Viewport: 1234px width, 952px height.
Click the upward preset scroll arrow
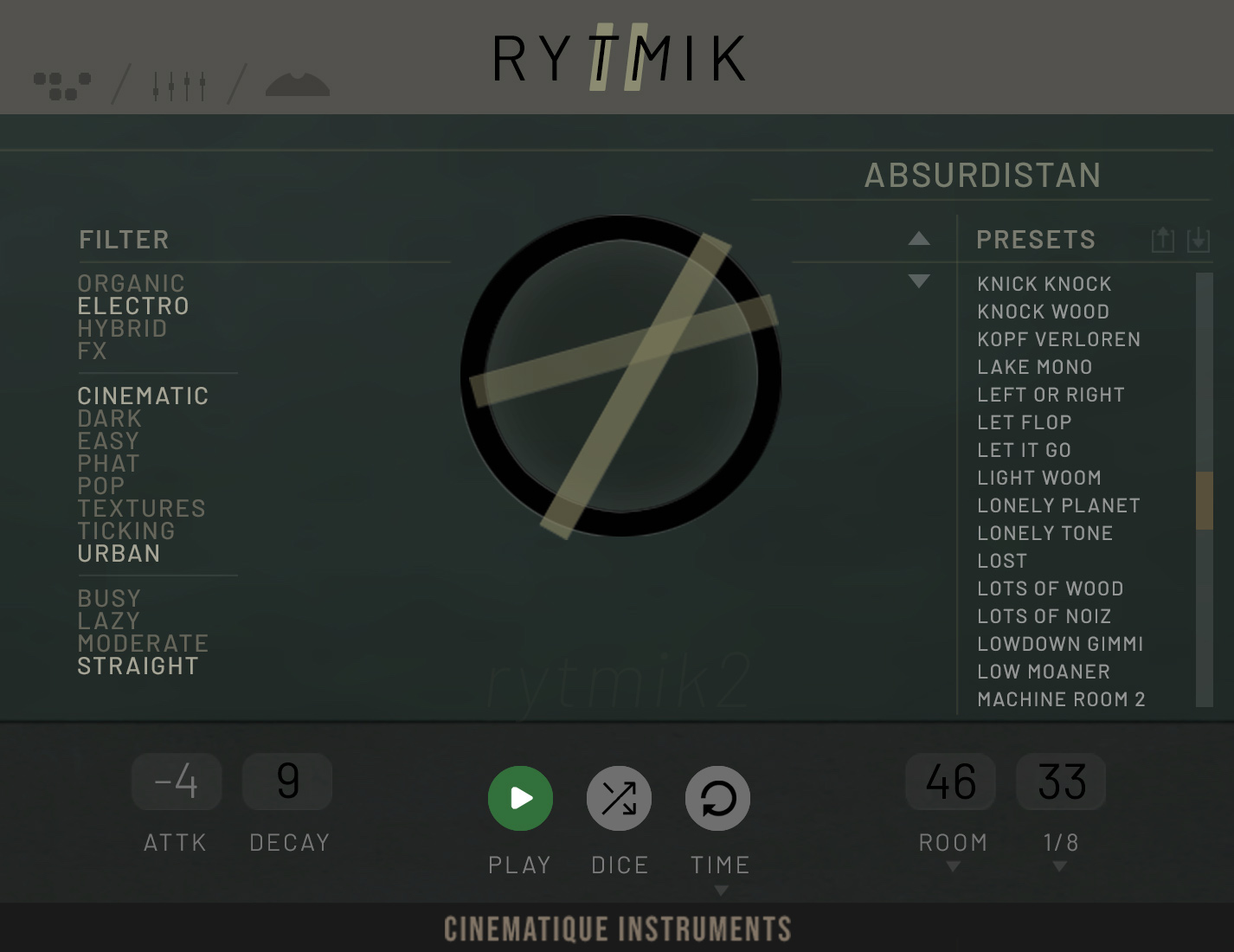pos(919,240)
